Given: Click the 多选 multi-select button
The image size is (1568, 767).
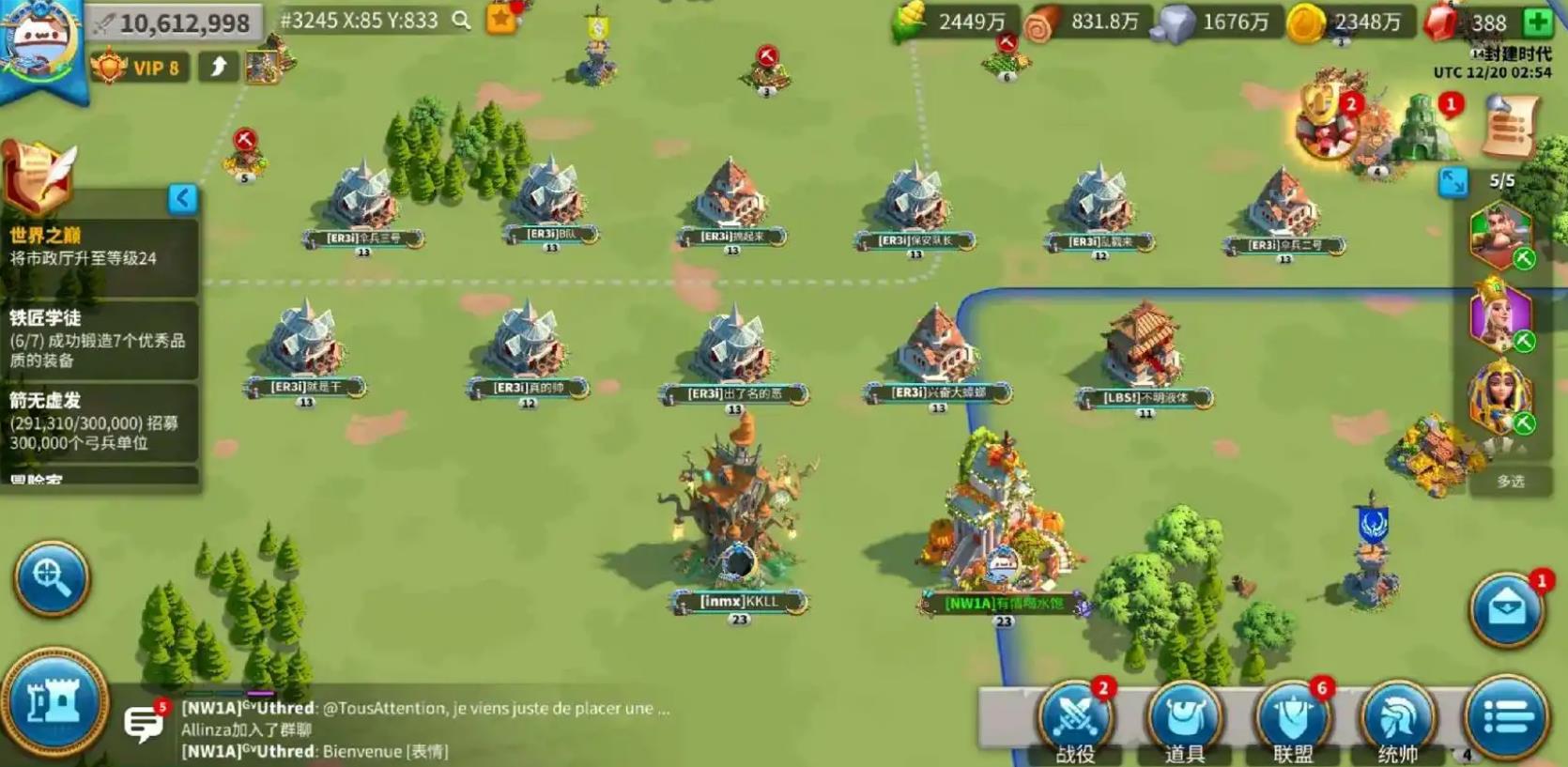Looking at the screenshot, I should point(1510,482).
